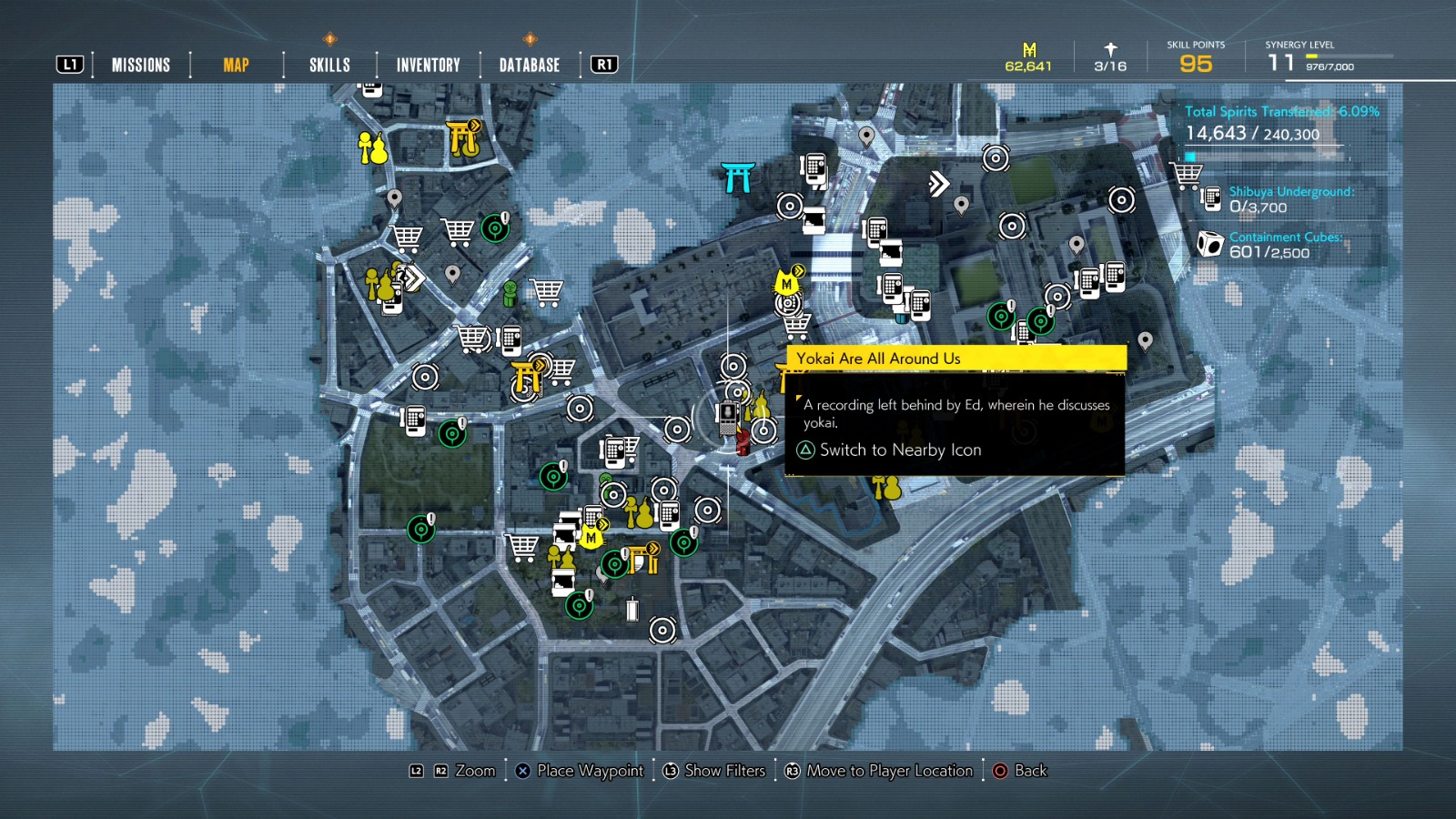
Task: Click the yellow torii gate icon near top left
Action: pos(462,138)
